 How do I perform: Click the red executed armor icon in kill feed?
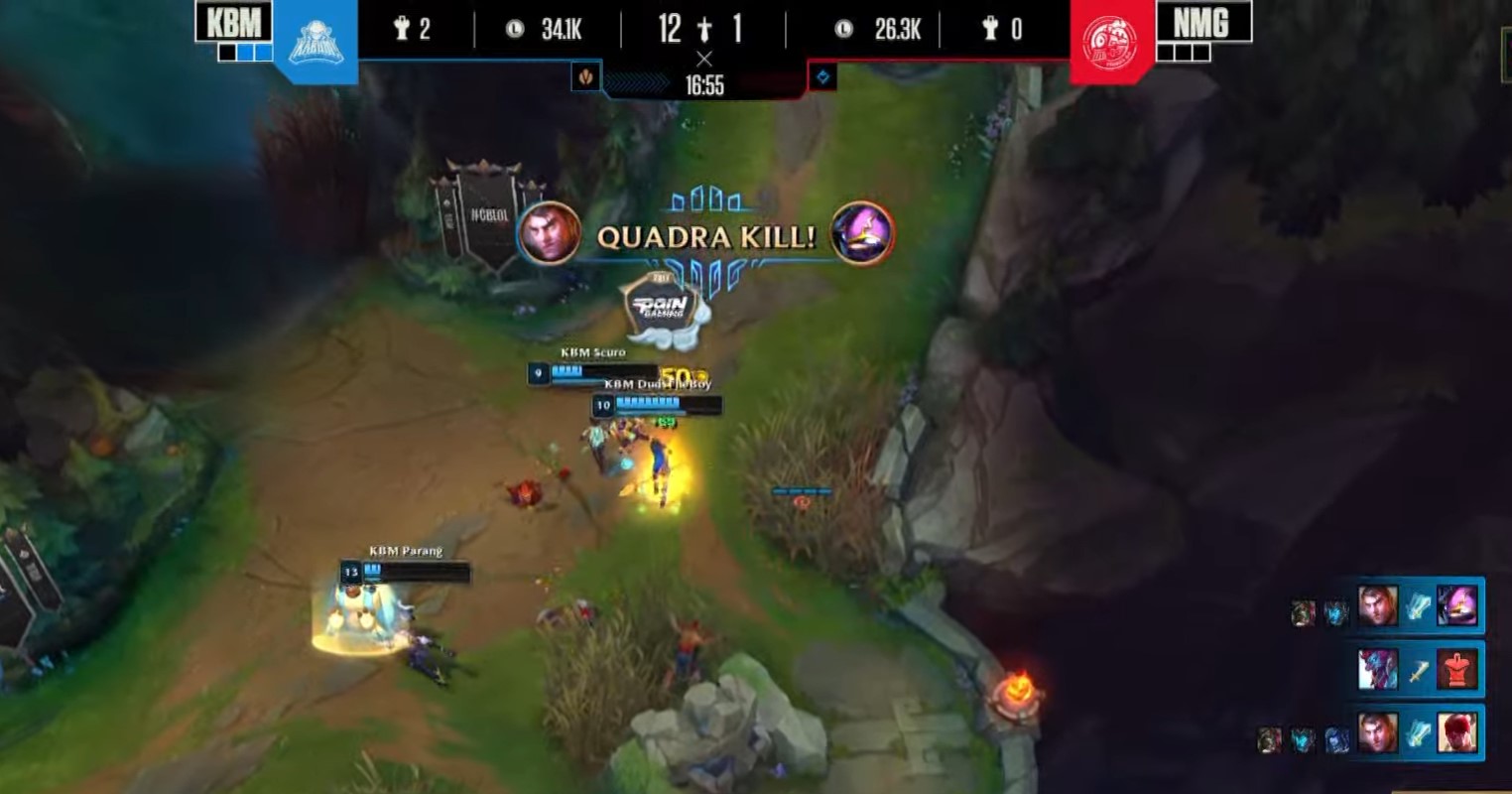pos(1458,670)
